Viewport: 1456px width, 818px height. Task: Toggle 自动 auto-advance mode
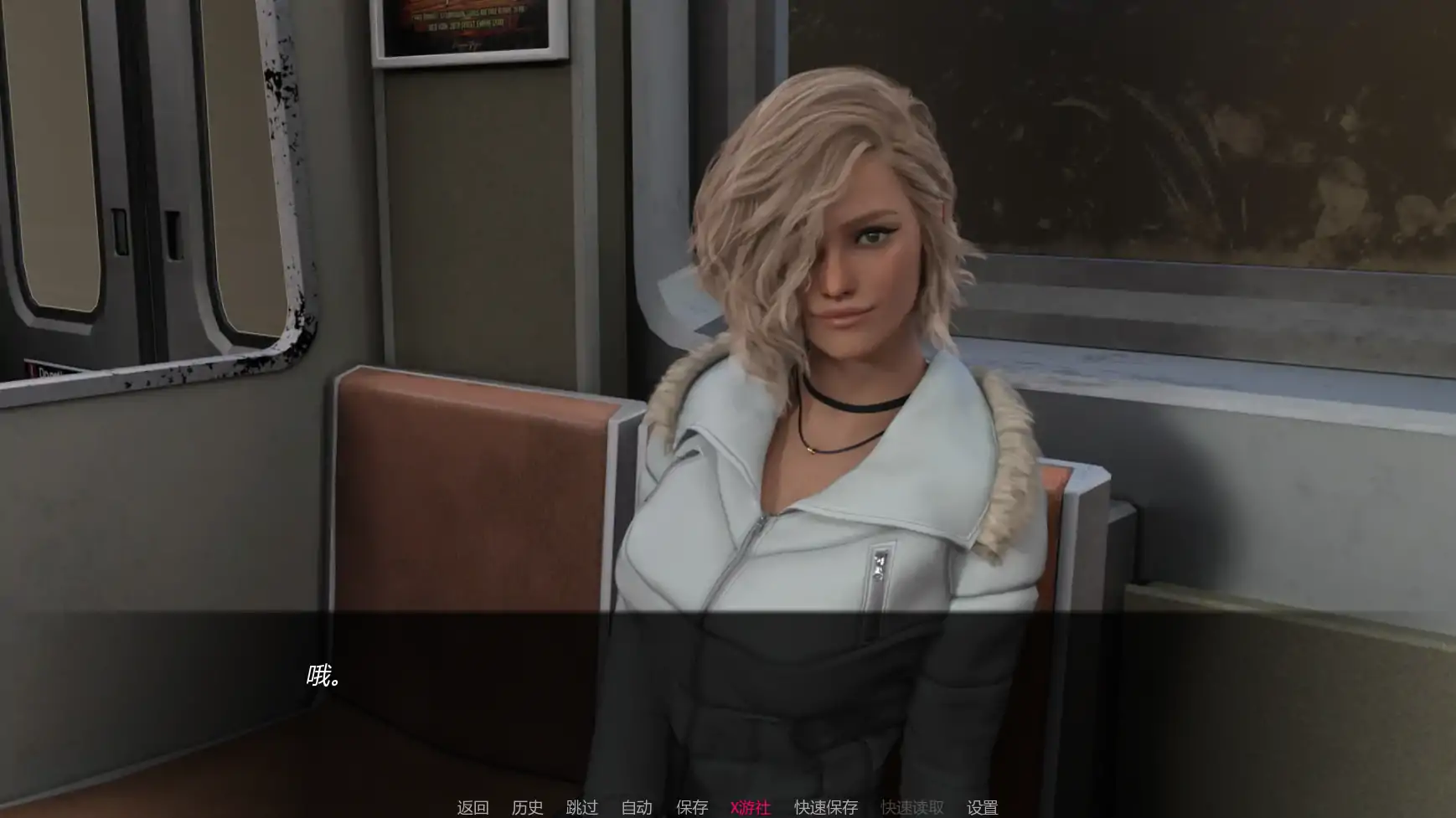pos(637,807)
